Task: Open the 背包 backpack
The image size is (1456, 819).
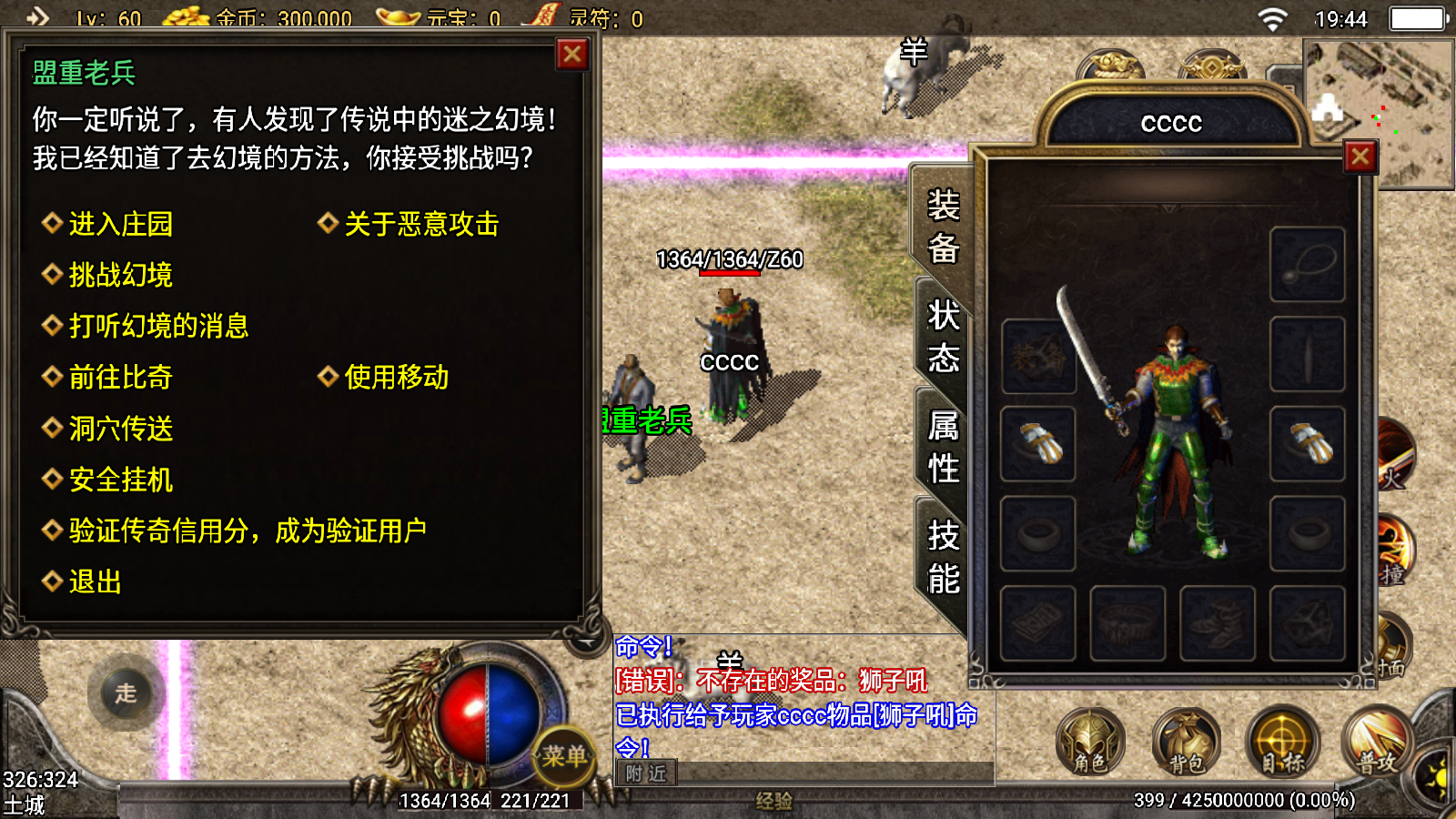Action: click(1185, 743)
